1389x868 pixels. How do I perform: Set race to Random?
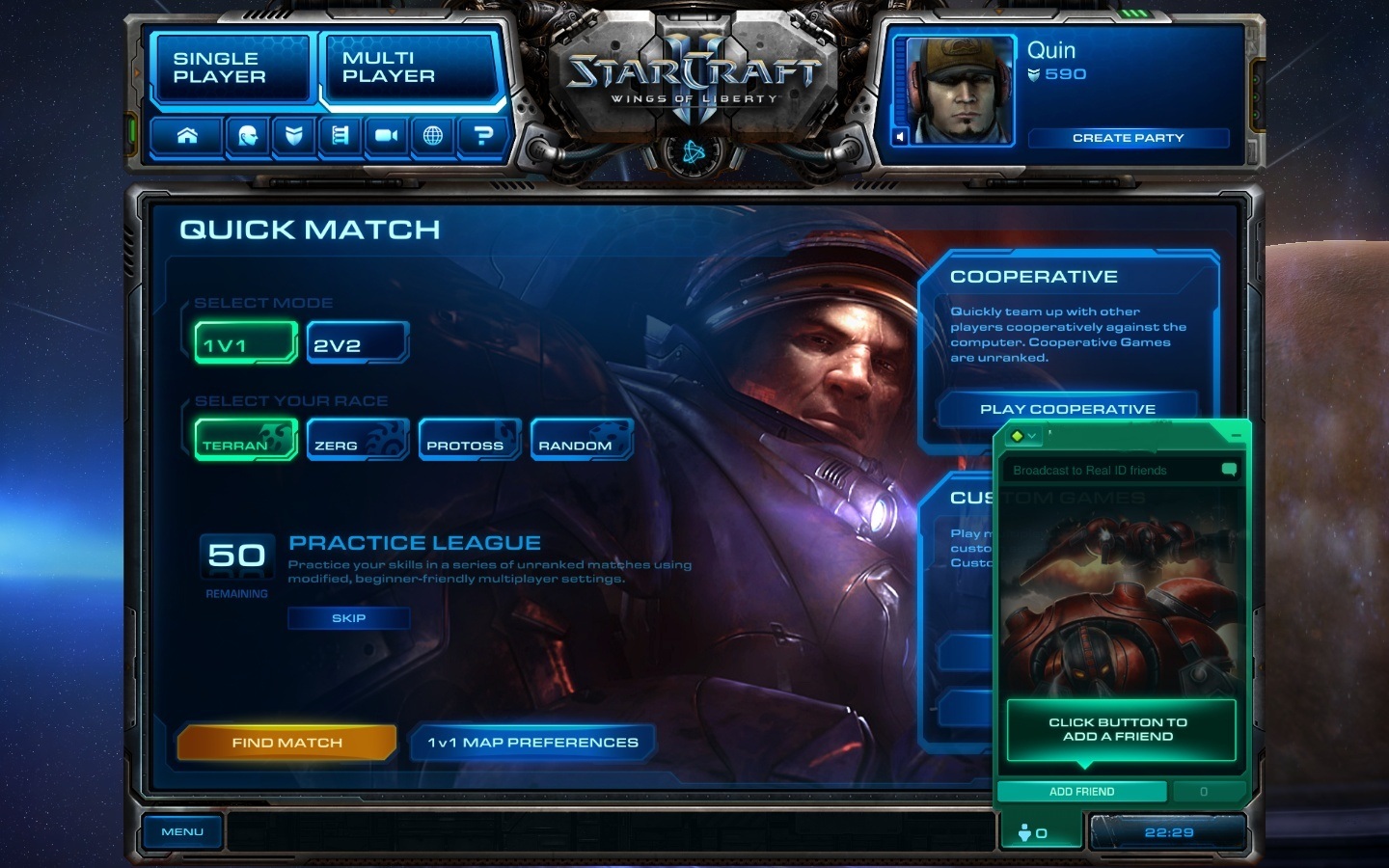[x=581, y=441]
